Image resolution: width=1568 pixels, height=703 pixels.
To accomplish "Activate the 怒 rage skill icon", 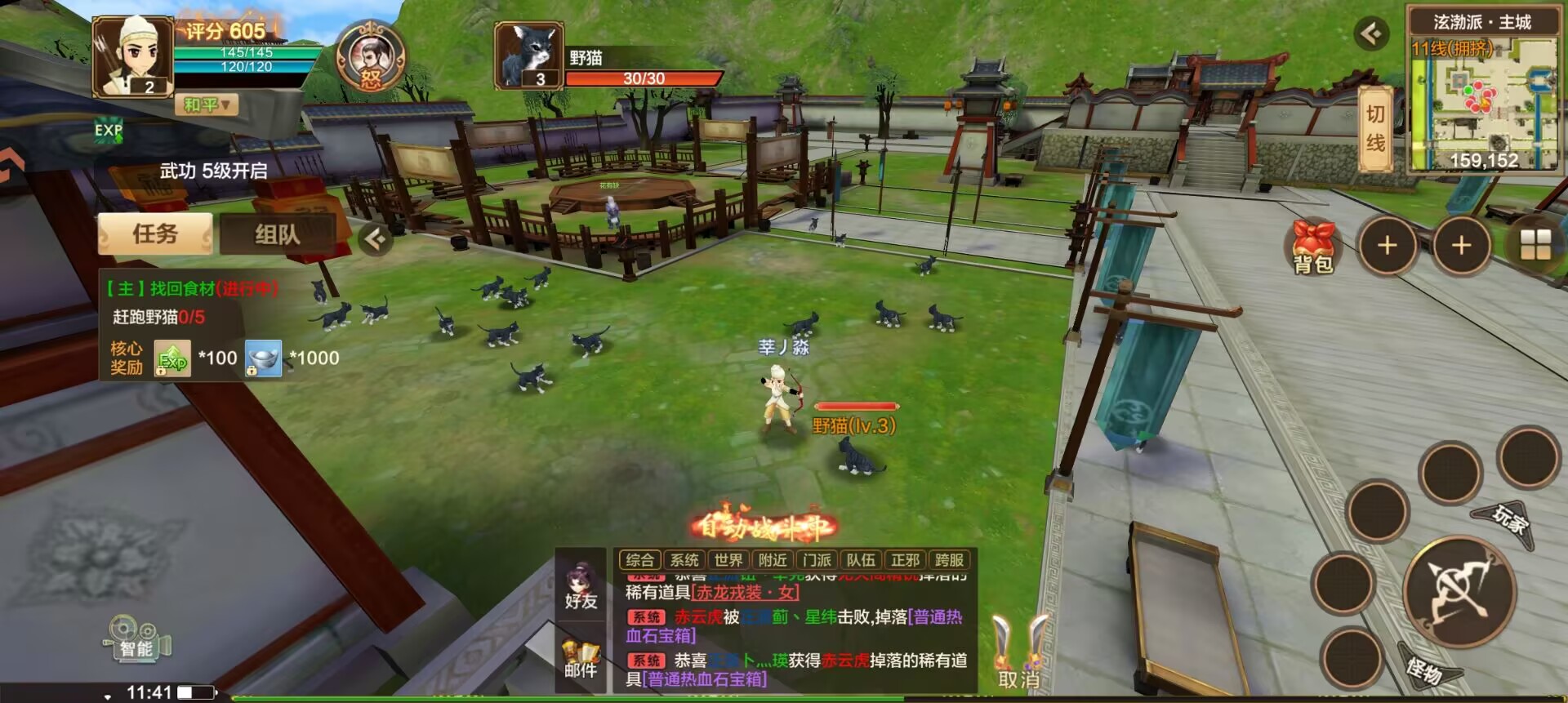I will pos(372,59).
